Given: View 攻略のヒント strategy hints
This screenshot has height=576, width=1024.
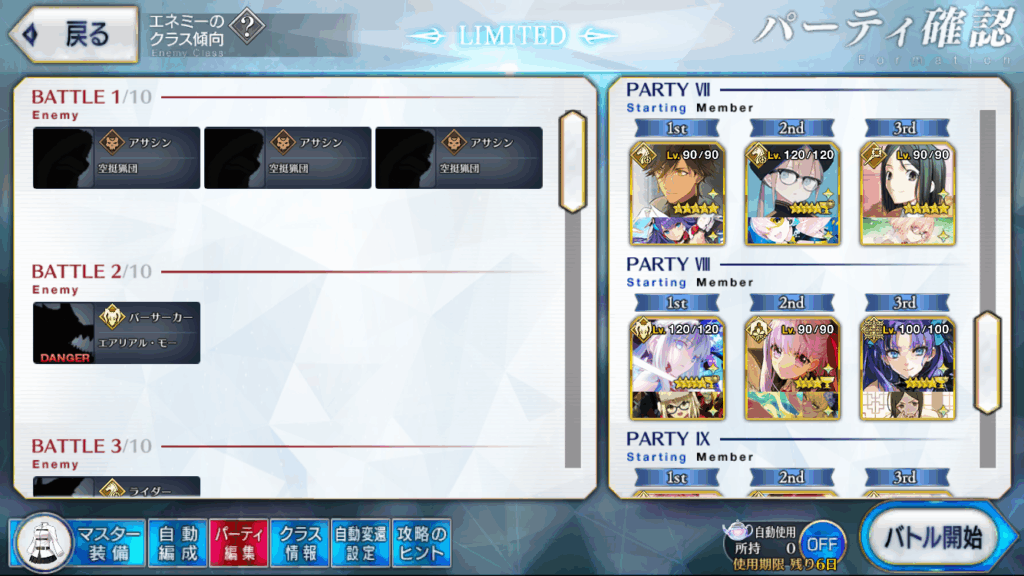Looking at the screenshot, I should (x=421, y=542).
